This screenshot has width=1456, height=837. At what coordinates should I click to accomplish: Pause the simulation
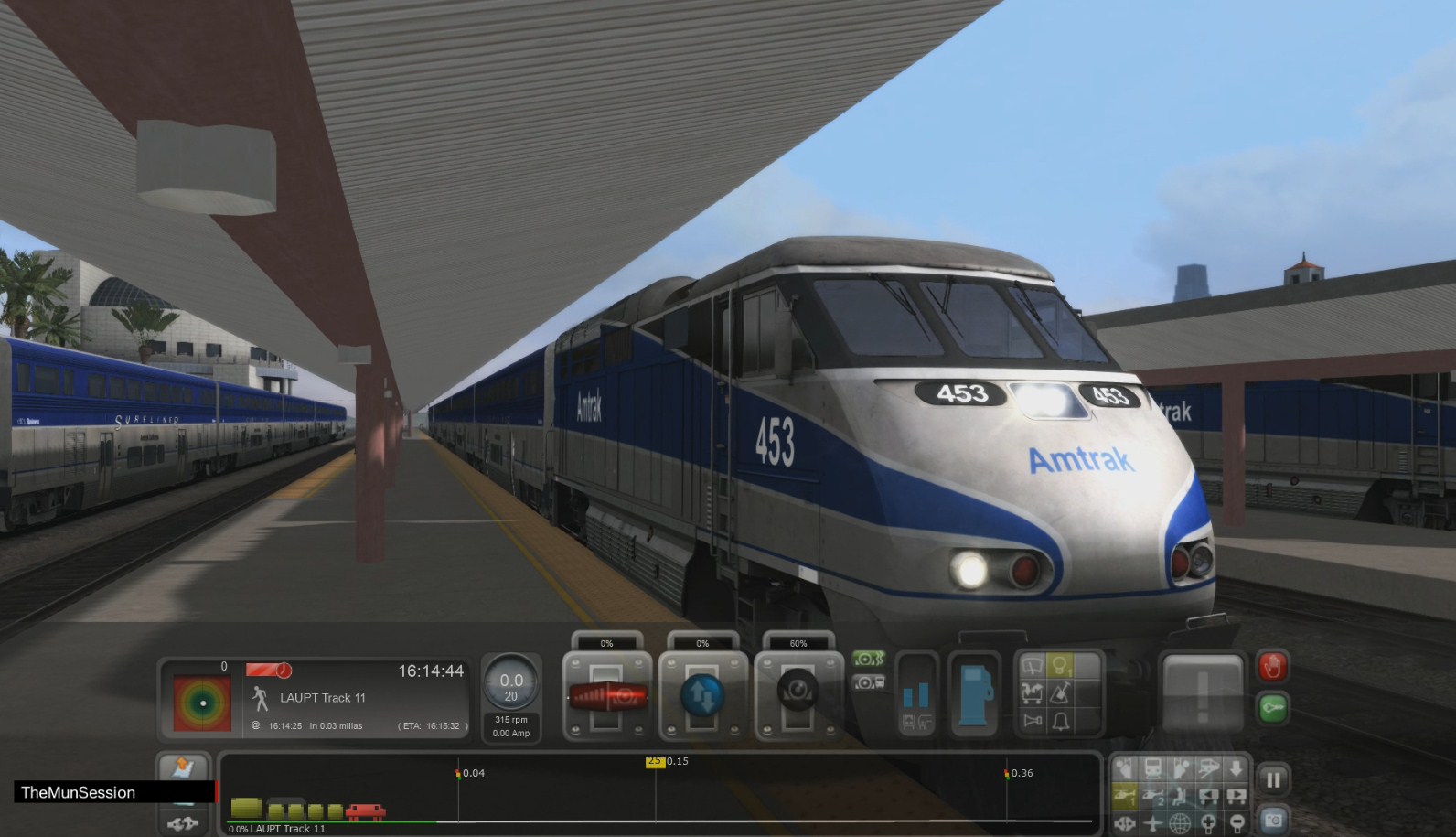click(1273, 779)
